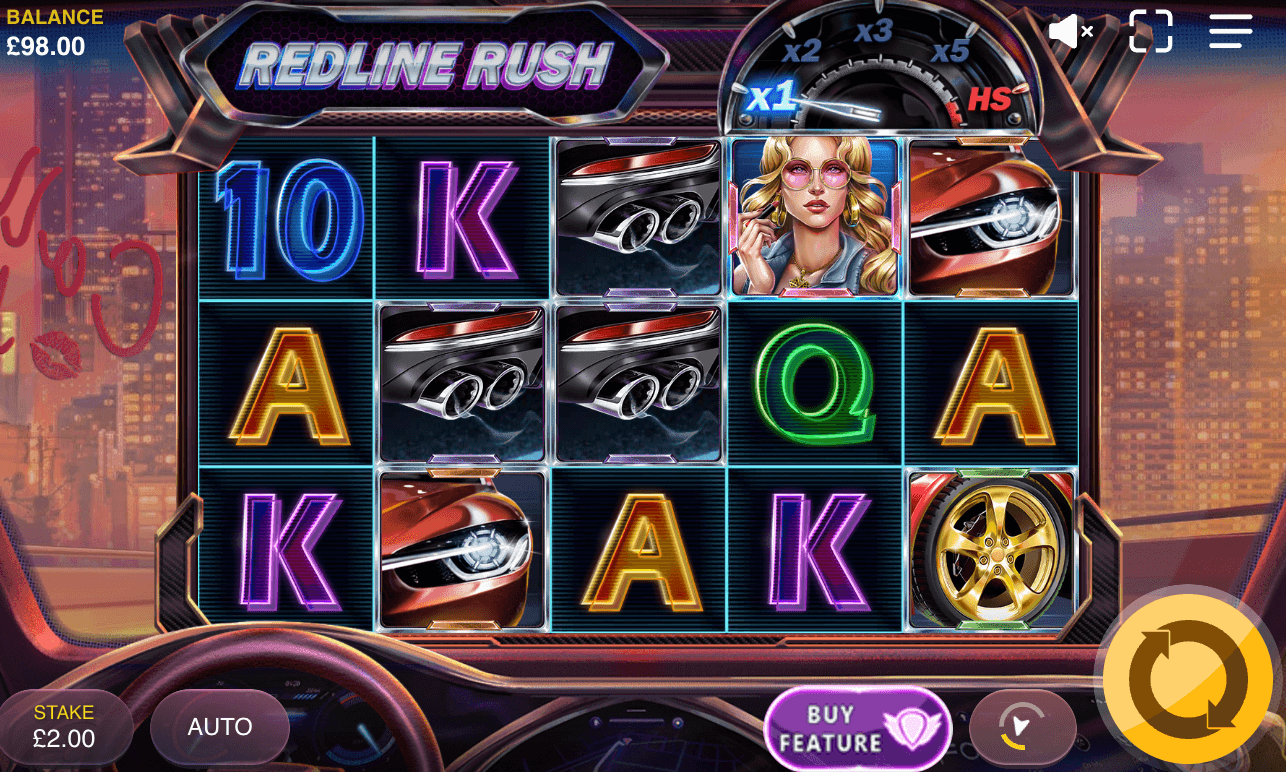Viewport: 1286px width, 772px height.
Task: Enter fullscreen with the brackets icon
Action: (x=1151, y=32)
